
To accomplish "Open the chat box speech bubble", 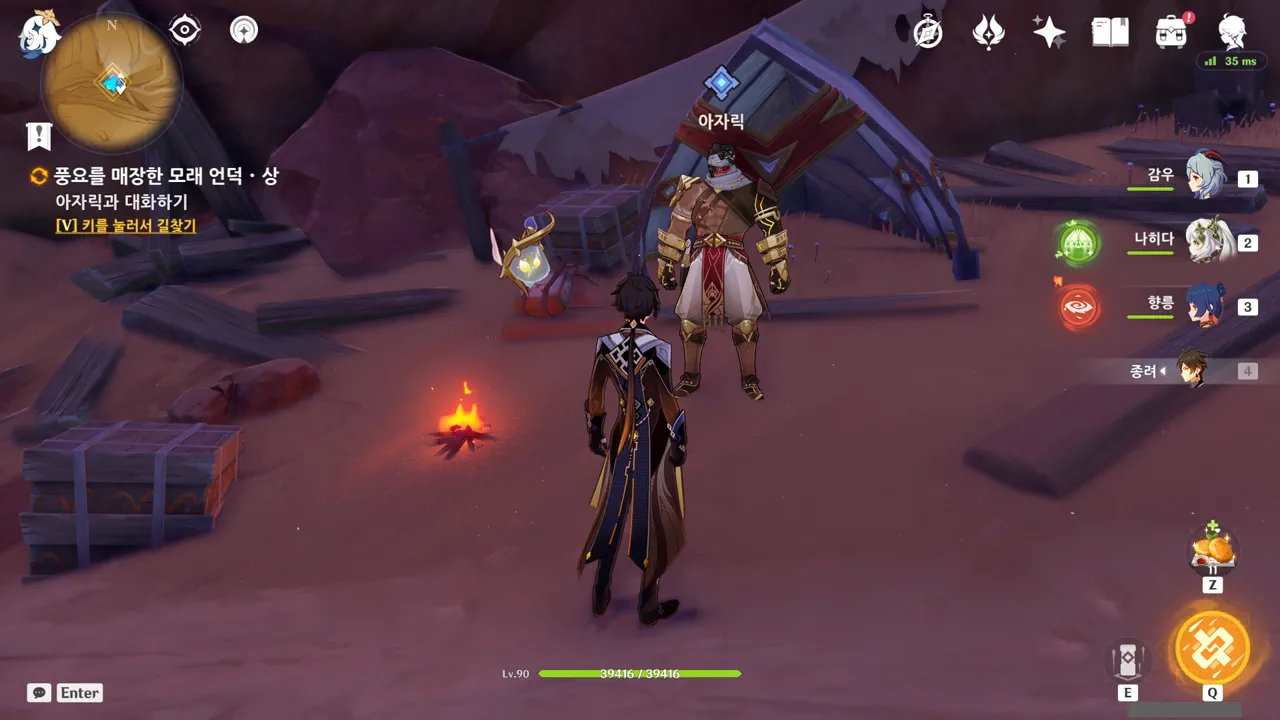I will 39,692.
